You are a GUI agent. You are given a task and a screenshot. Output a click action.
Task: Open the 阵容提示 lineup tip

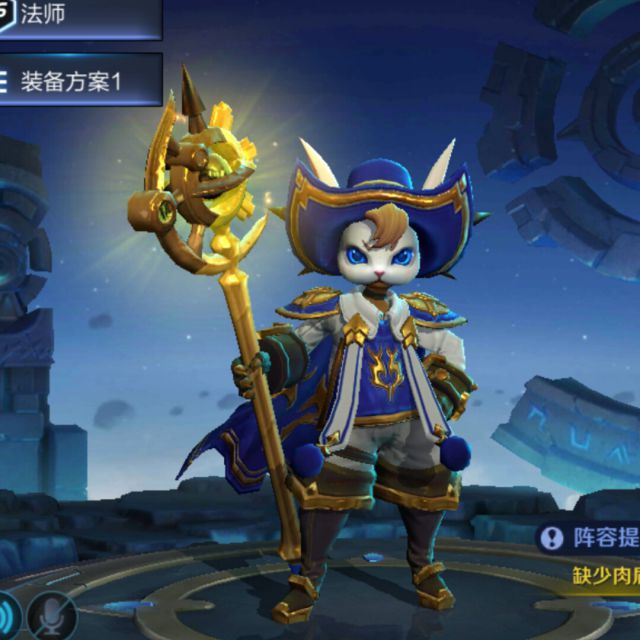point(590,538)
